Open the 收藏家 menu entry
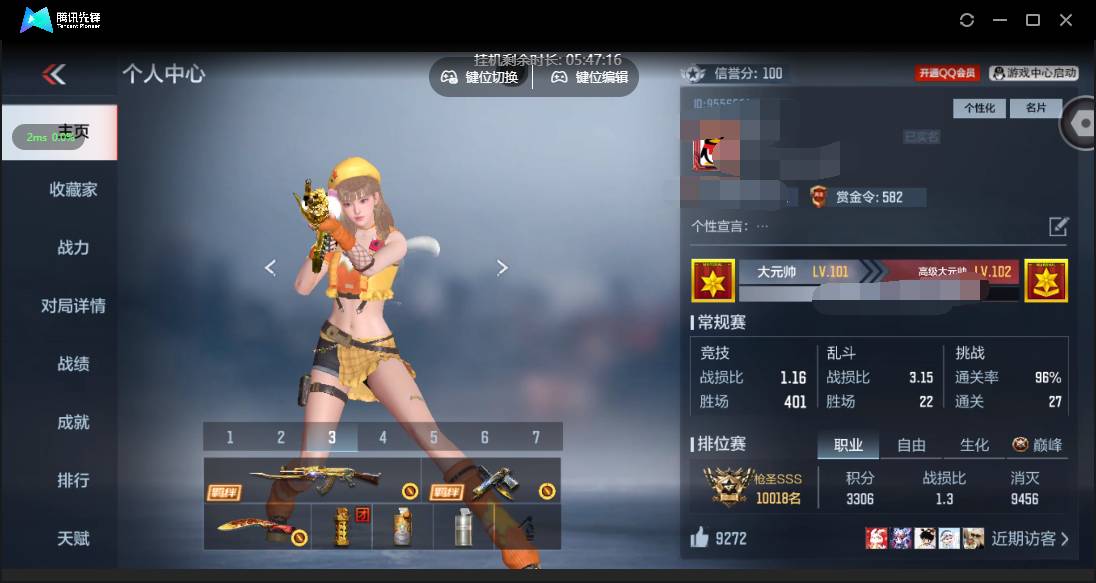Screen dimensions: 1096x583 (73, 190)
